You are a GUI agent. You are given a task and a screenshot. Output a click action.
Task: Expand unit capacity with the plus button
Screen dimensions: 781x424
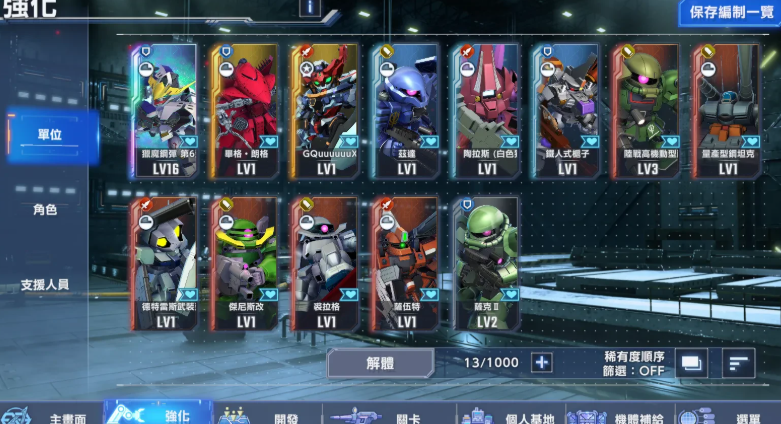(x=541, y=362)
